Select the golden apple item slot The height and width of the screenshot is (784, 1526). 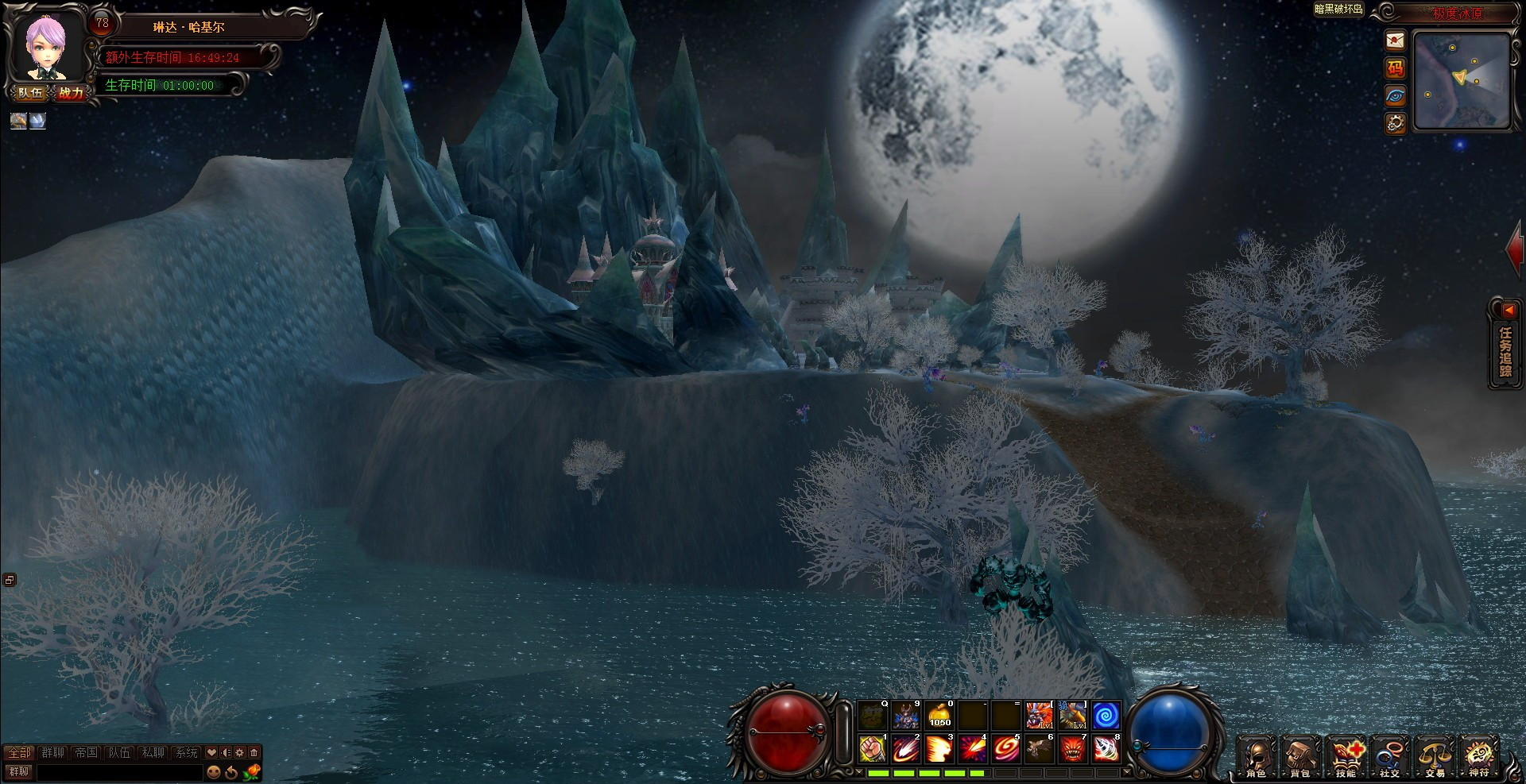pos(940,715)
